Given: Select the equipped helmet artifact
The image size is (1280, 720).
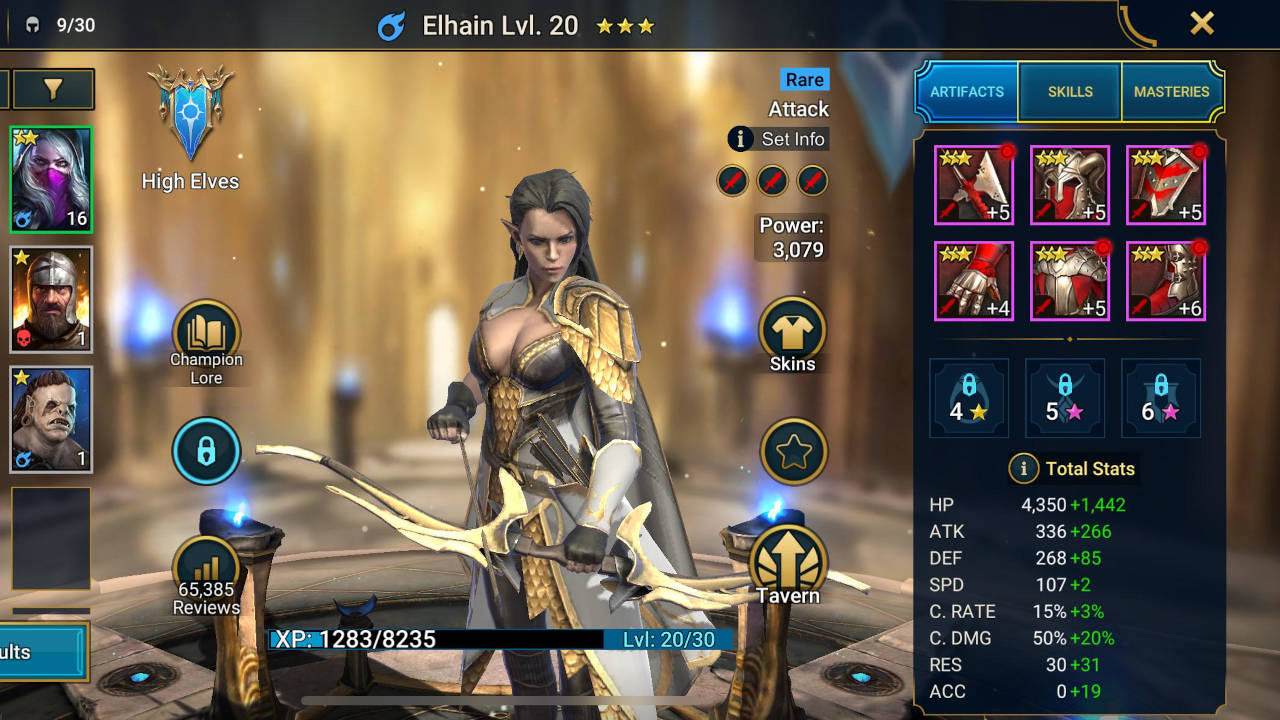Looking at the screenshot, I should (x=1069, y=185).
